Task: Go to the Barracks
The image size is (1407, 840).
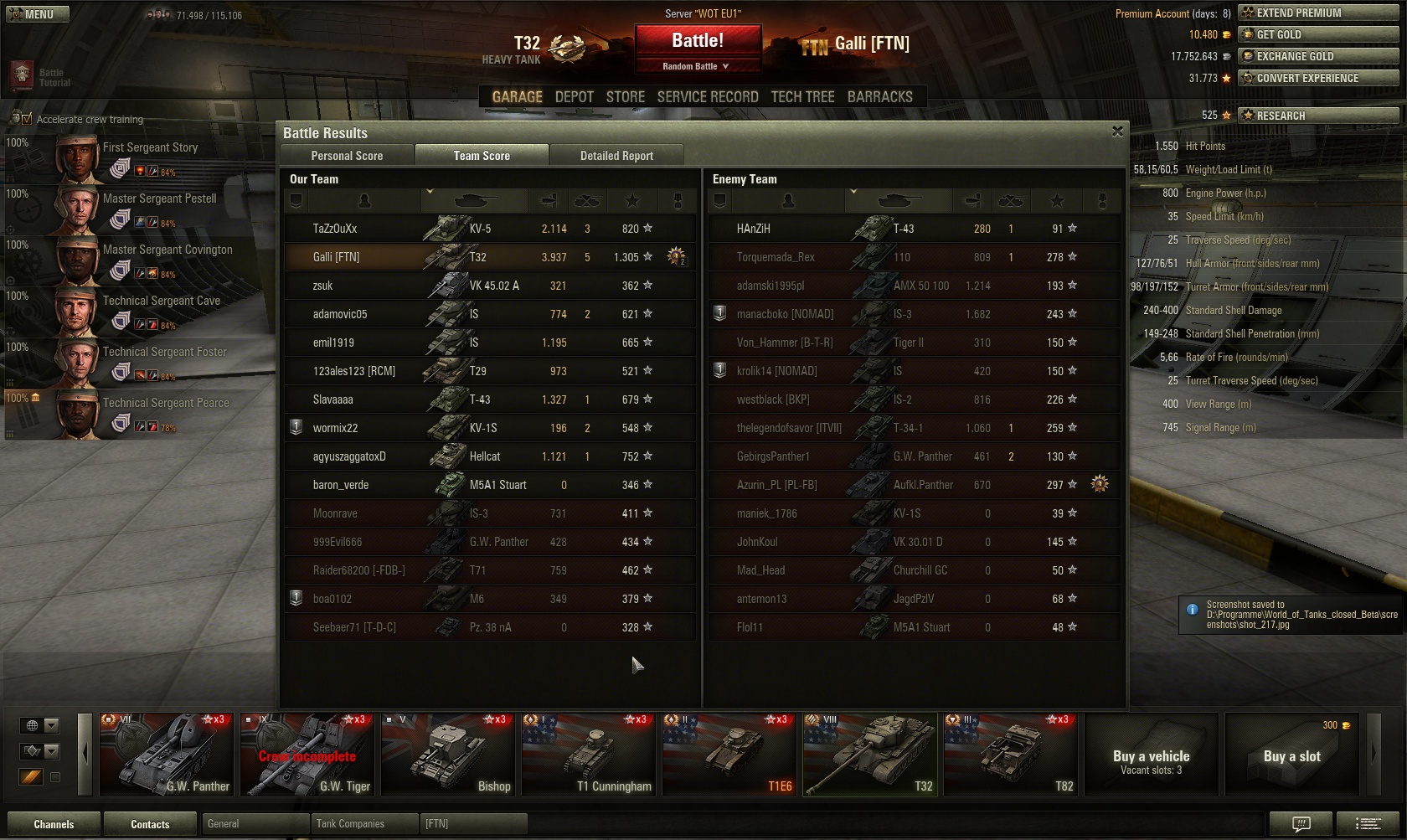Action: [x=879, y=97]
